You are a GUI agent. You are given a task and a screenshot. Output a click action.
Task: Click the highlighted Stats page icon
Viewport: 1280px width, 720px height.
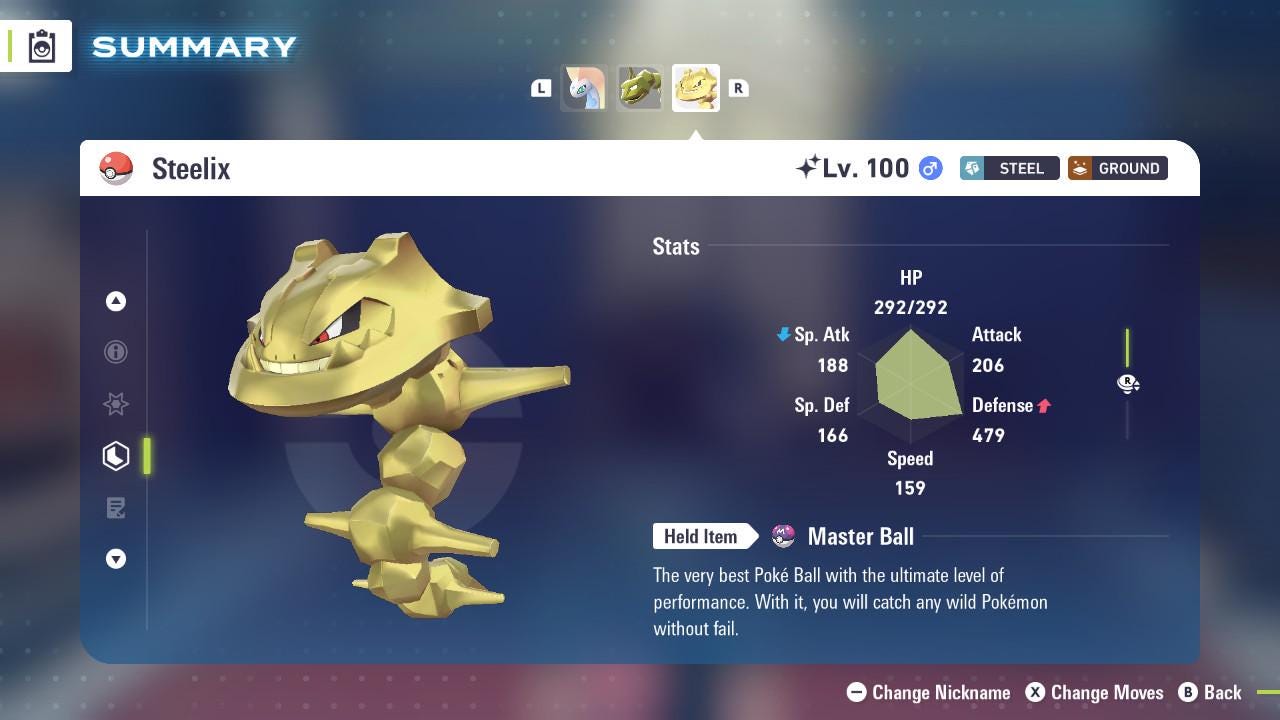click(116, 455)
